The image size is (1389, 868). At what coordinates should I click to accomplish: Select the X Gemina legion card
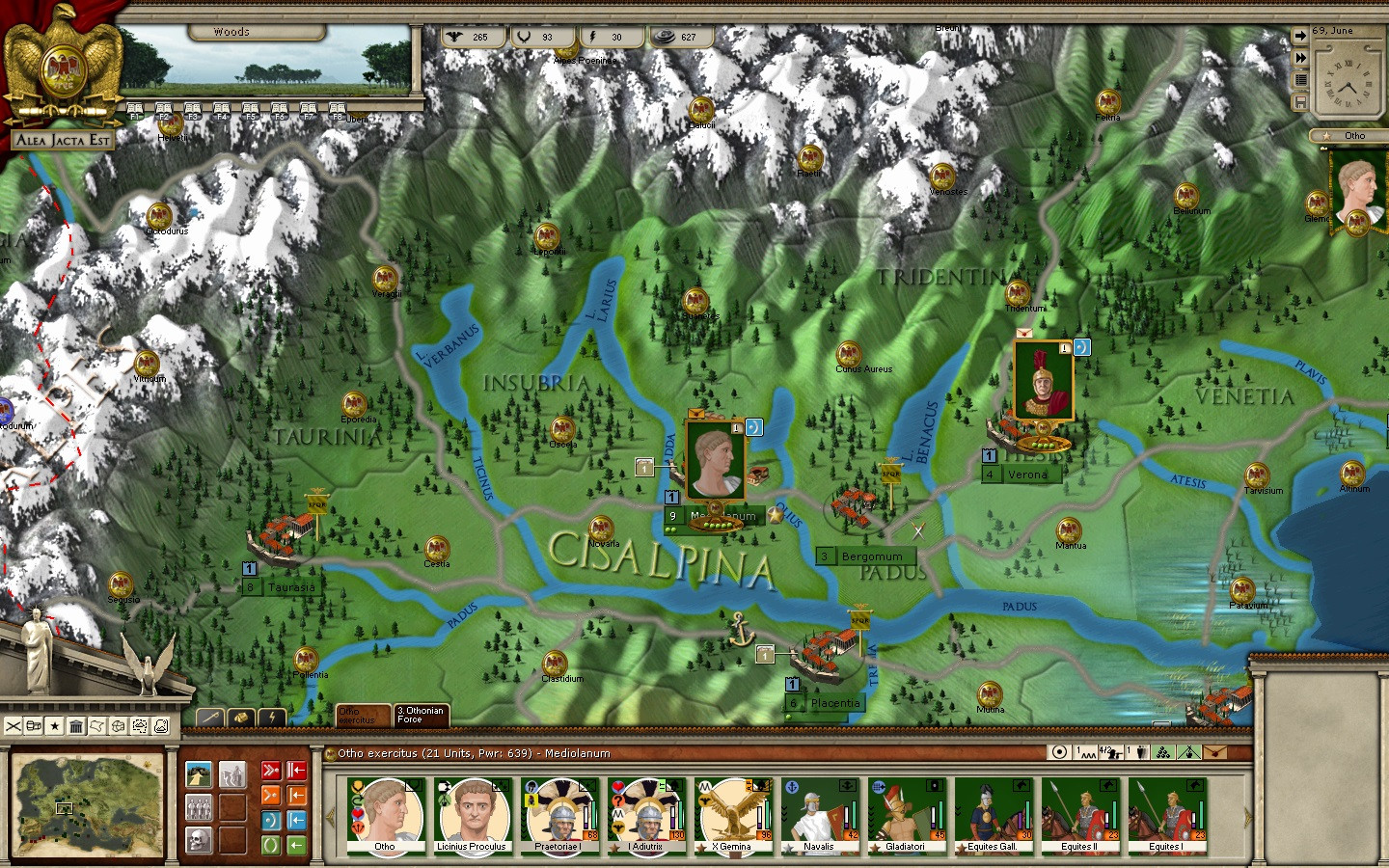[x=732, y=816]
